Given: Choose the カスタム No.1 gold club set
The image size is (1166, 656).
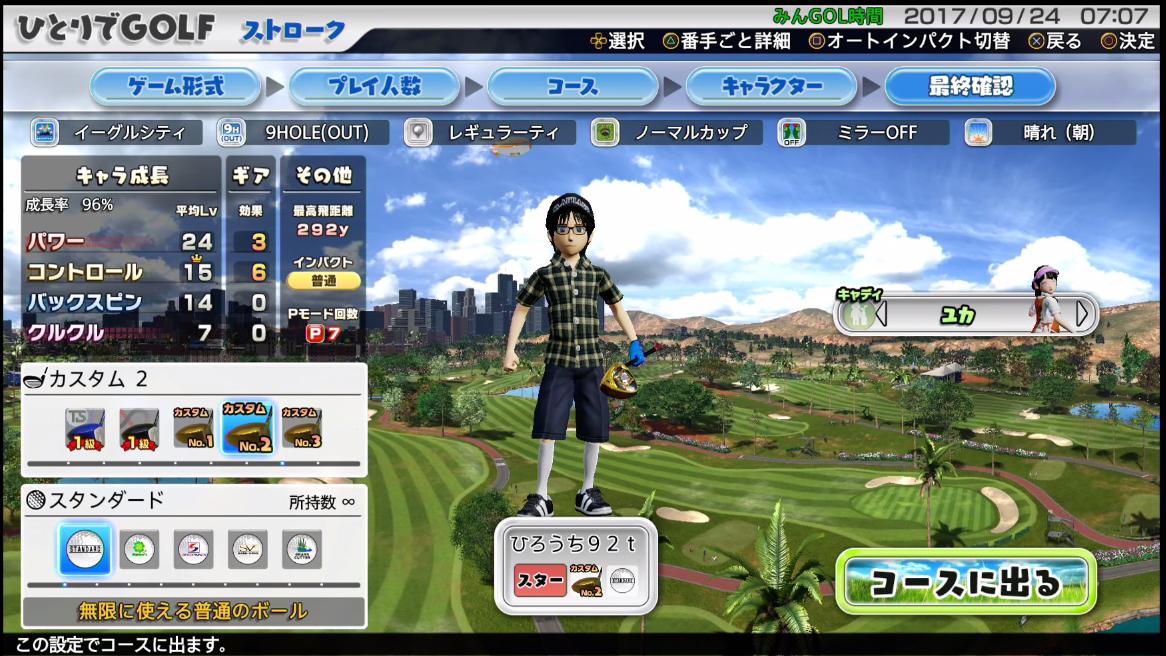Looking at the screenshot, I should click(x=193, y=430).
